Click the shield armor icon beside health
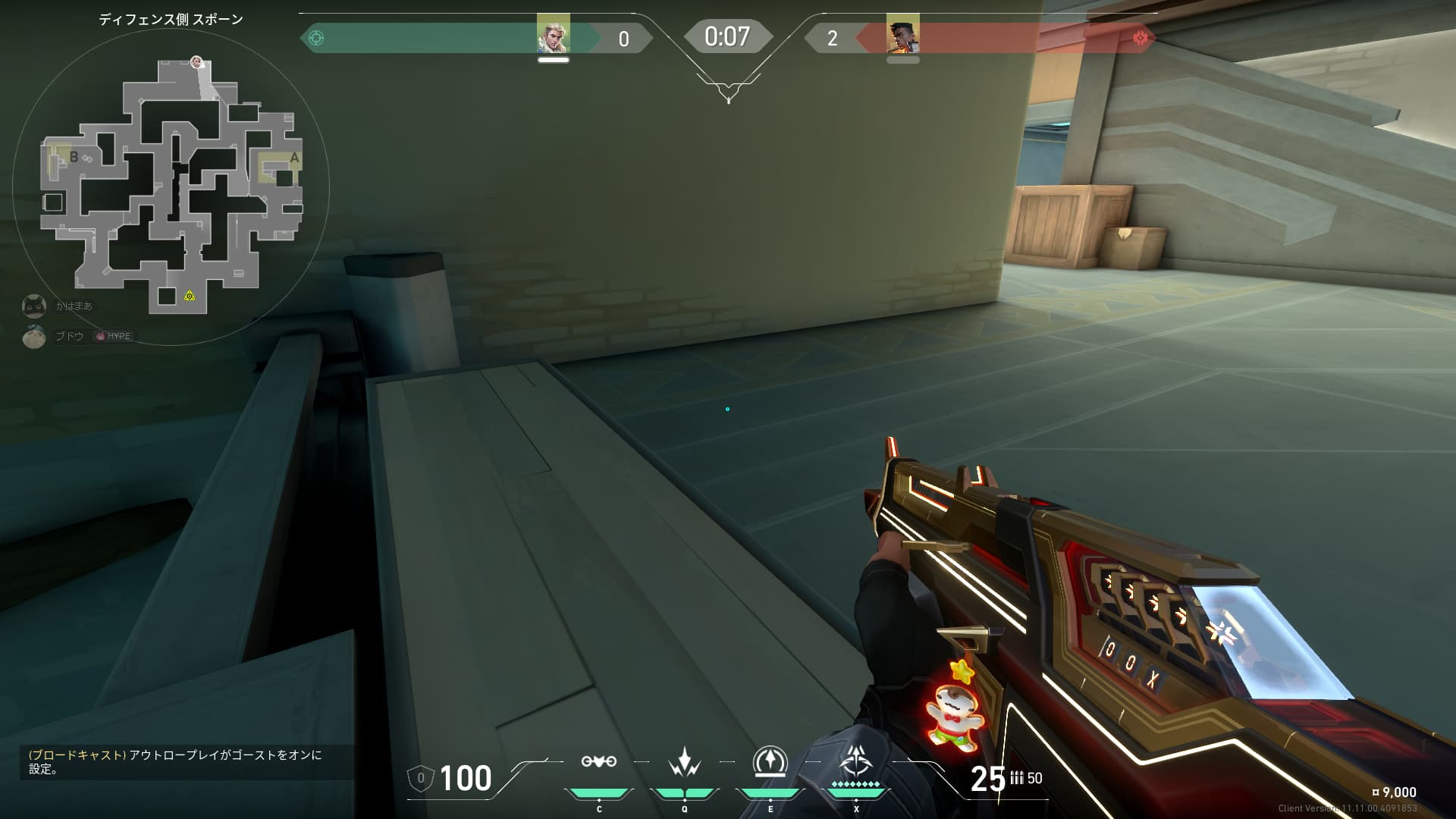 [421, 778]
